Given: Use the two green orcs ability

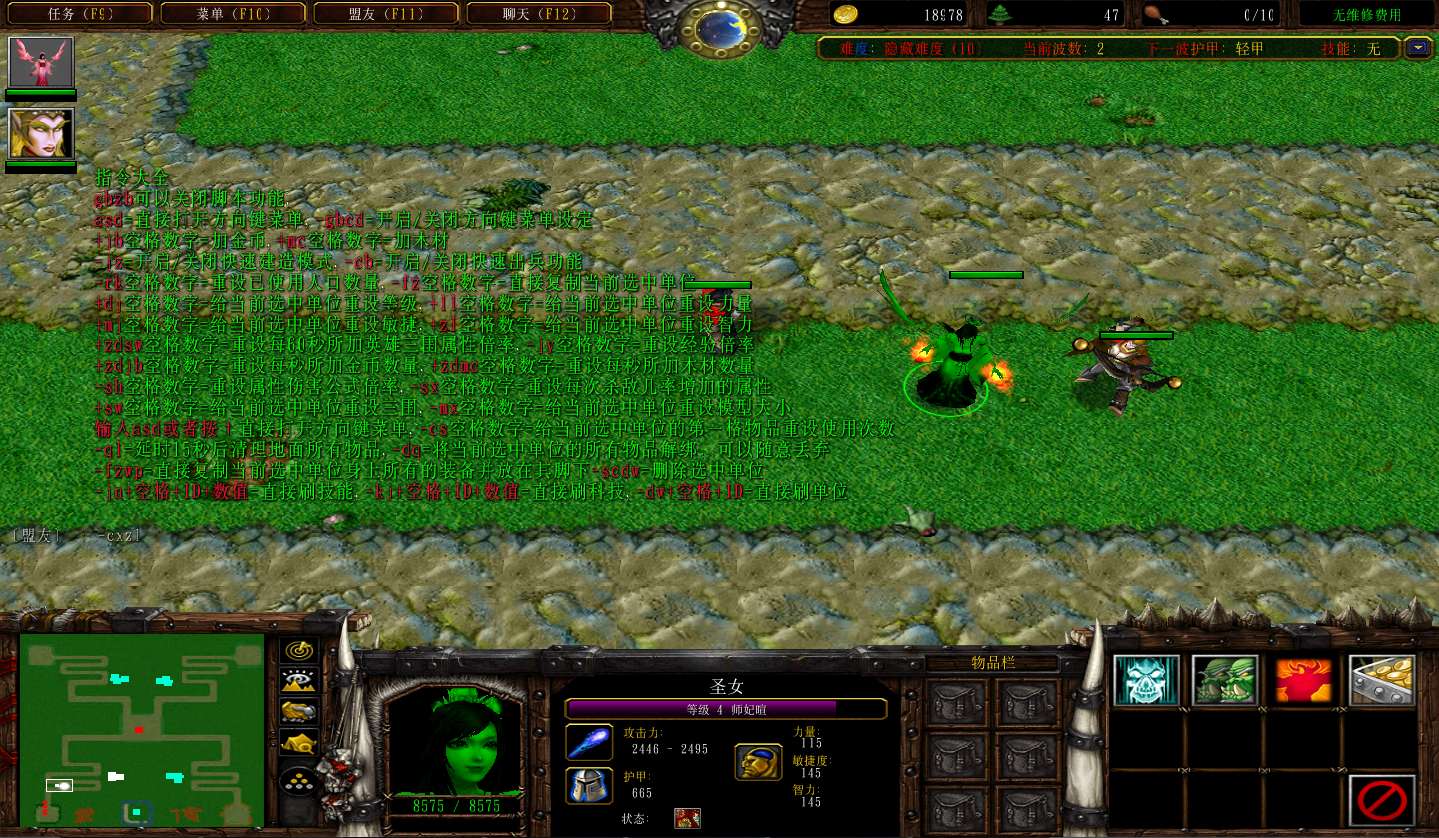Looking at the screenshot, I should [x=1225, y=681].
